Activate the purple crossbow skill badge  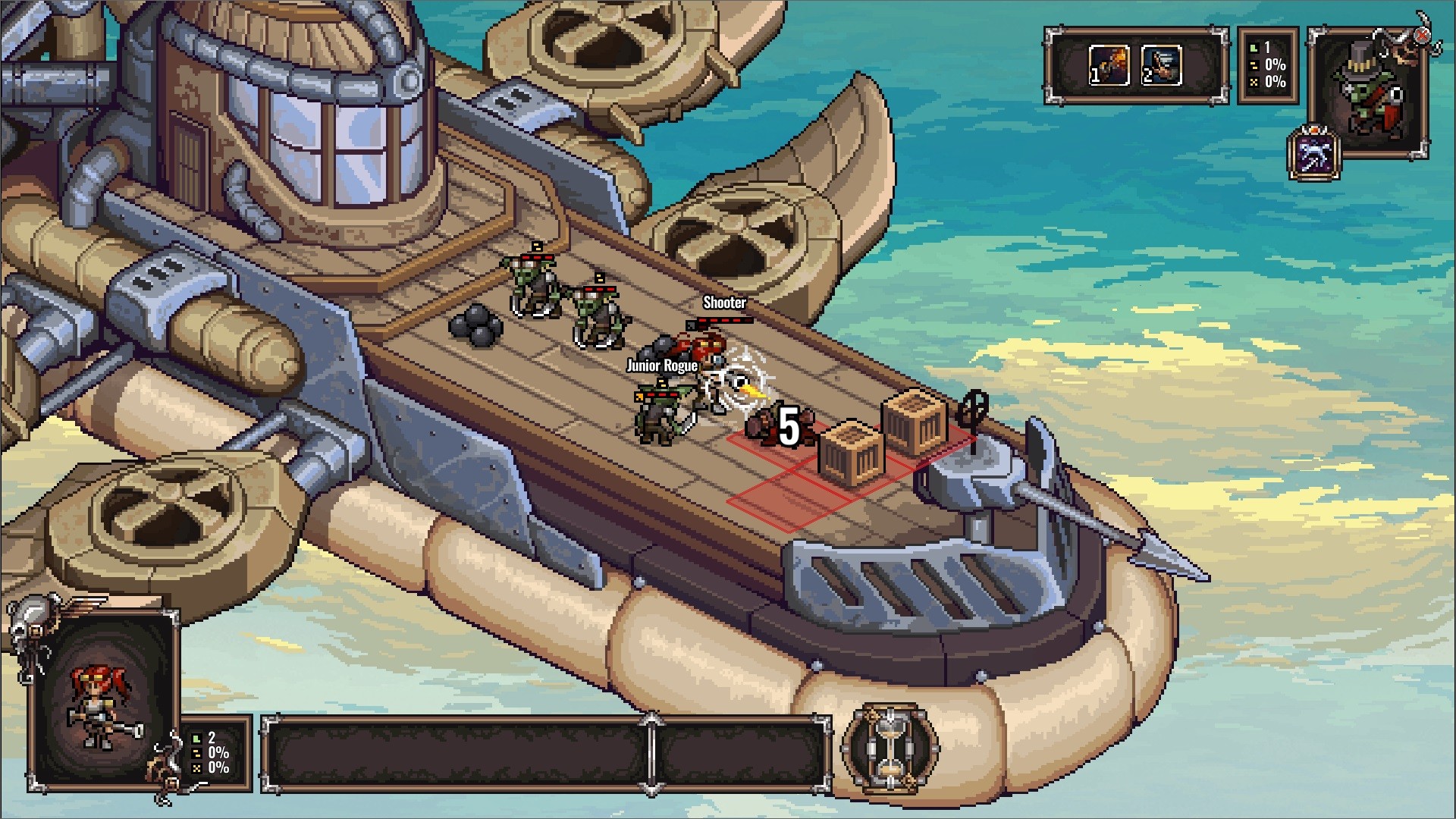(x=1314, y=155)
